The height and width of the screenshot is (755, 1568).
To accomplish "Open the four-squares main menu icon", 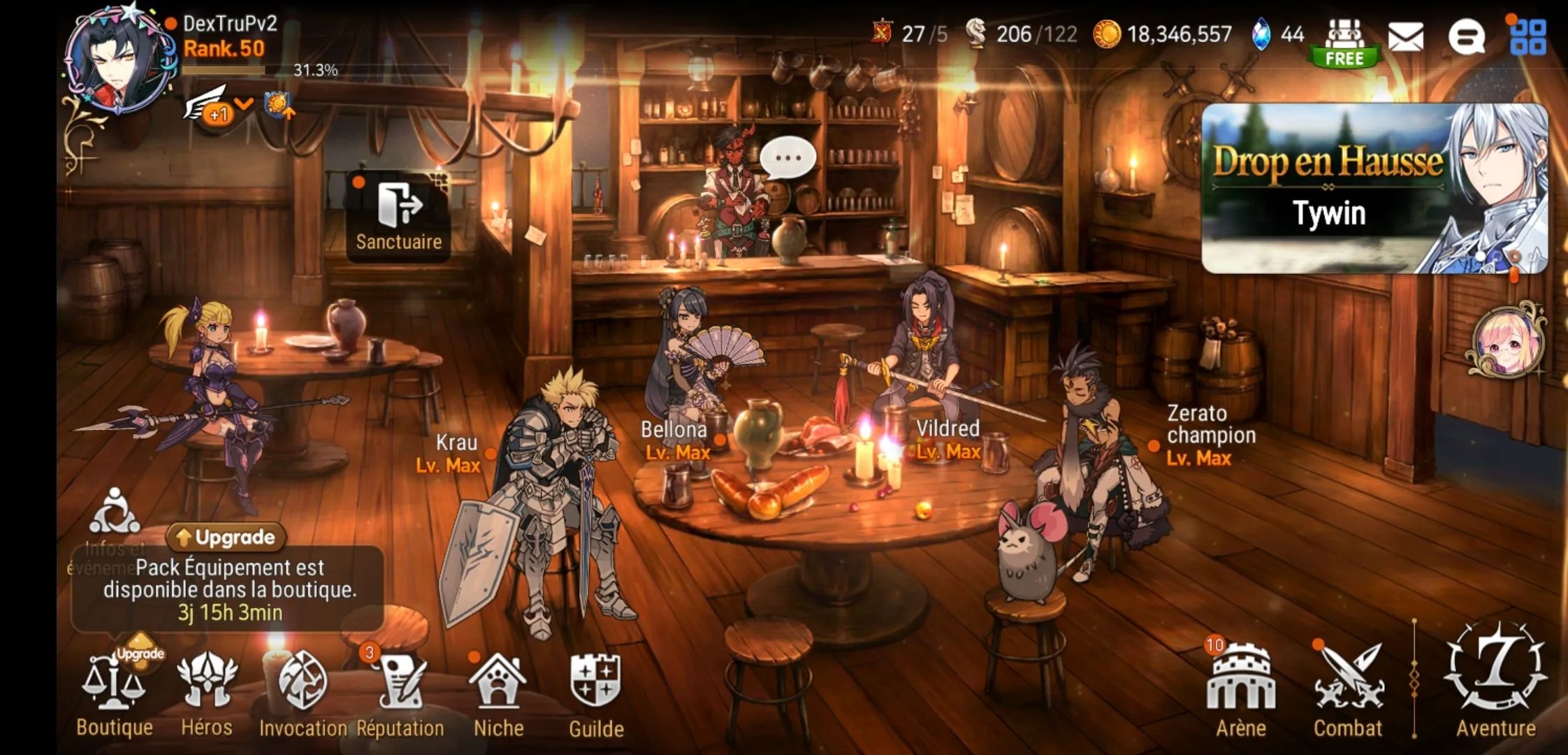I will [x=1528, y=36].
